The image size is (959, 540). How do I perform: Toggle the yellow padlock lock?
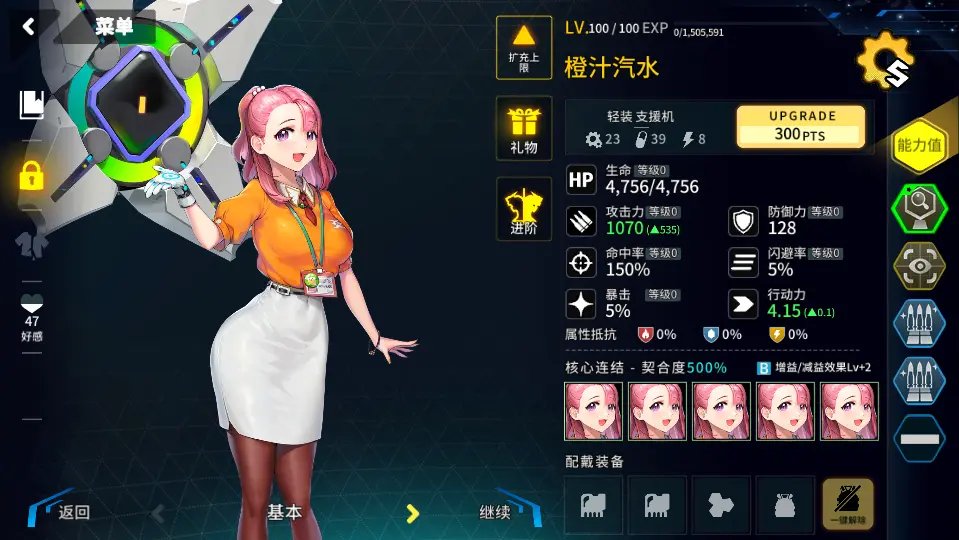[32, 176]
